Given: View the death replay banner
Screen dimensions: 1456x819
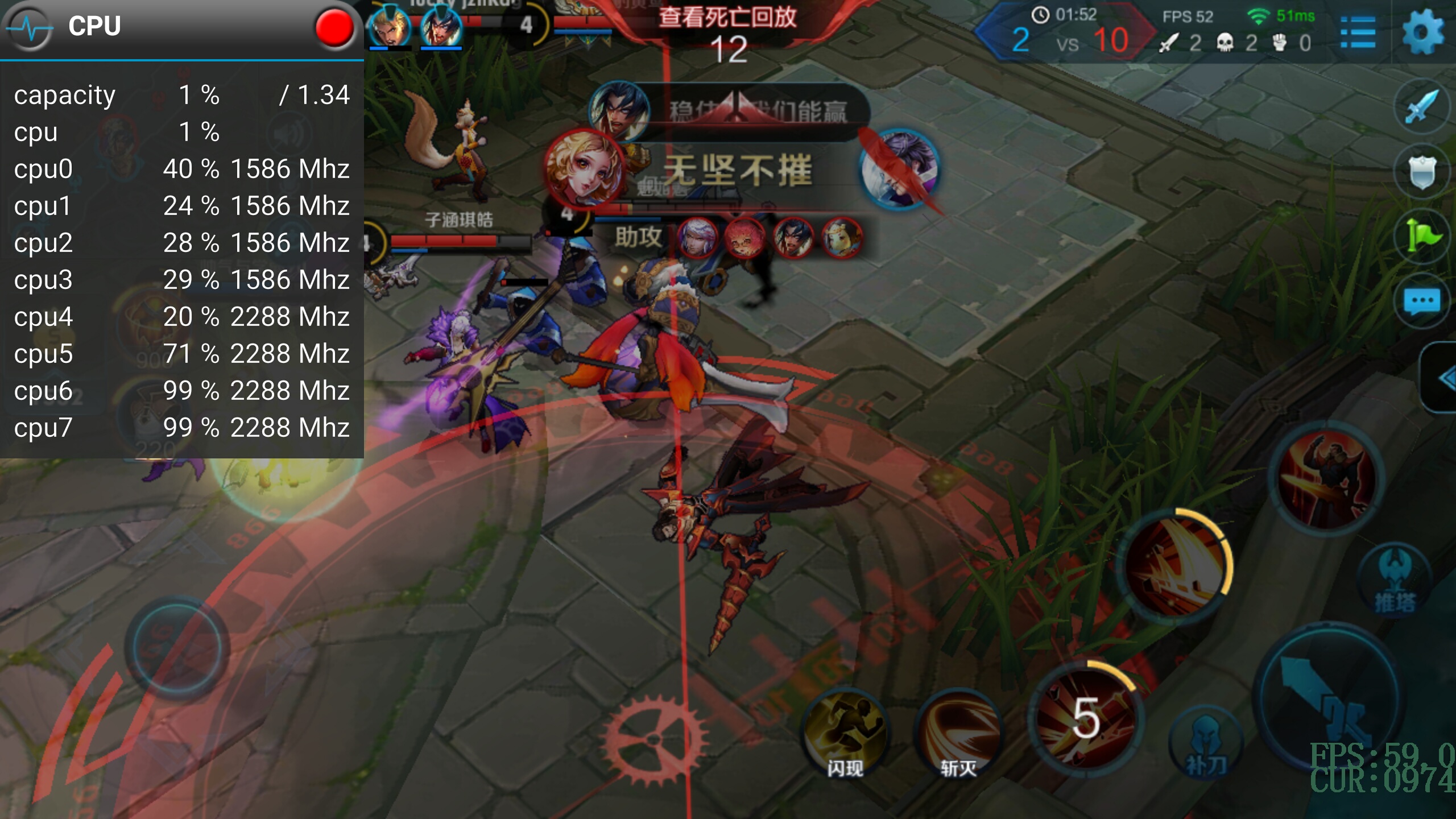Looking at the screenshot, I should pos(727,18).
